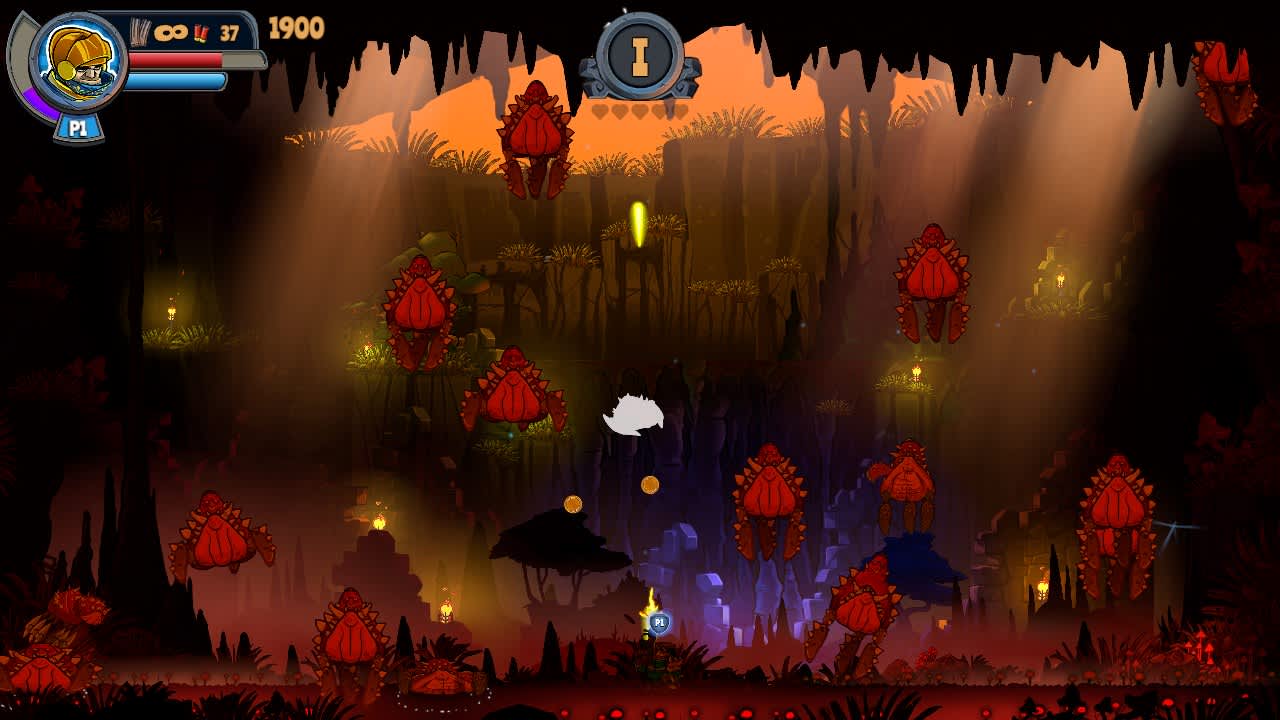Image resolution: width=1280 pixels, height=720 pixels.
Task: Choose the infinite-ammo bullets weapon icon
Action: pyautogui.click(x=141, y=32)
